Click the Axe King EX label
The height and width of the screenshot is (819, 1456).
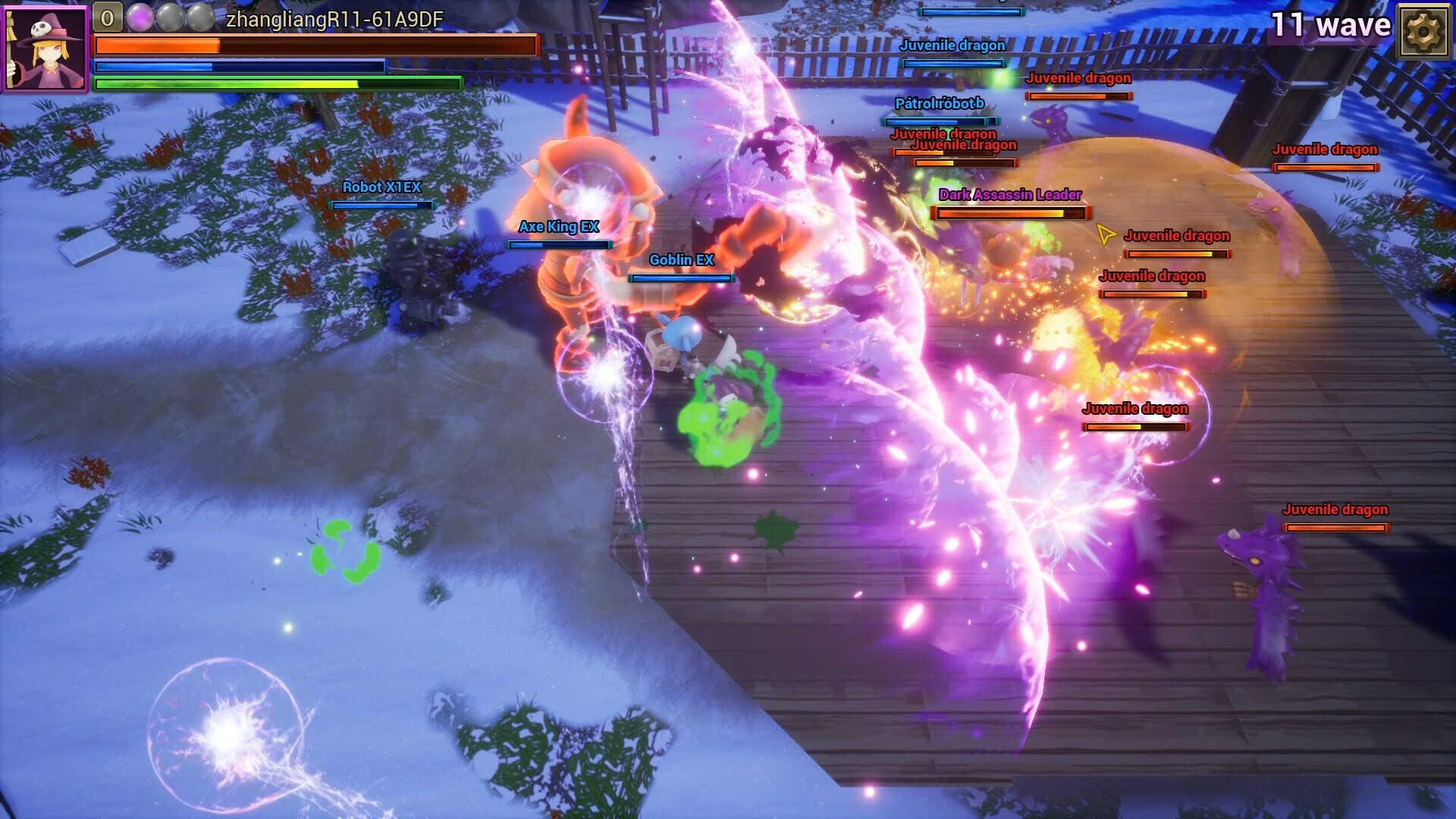click(x=558, y=226)
